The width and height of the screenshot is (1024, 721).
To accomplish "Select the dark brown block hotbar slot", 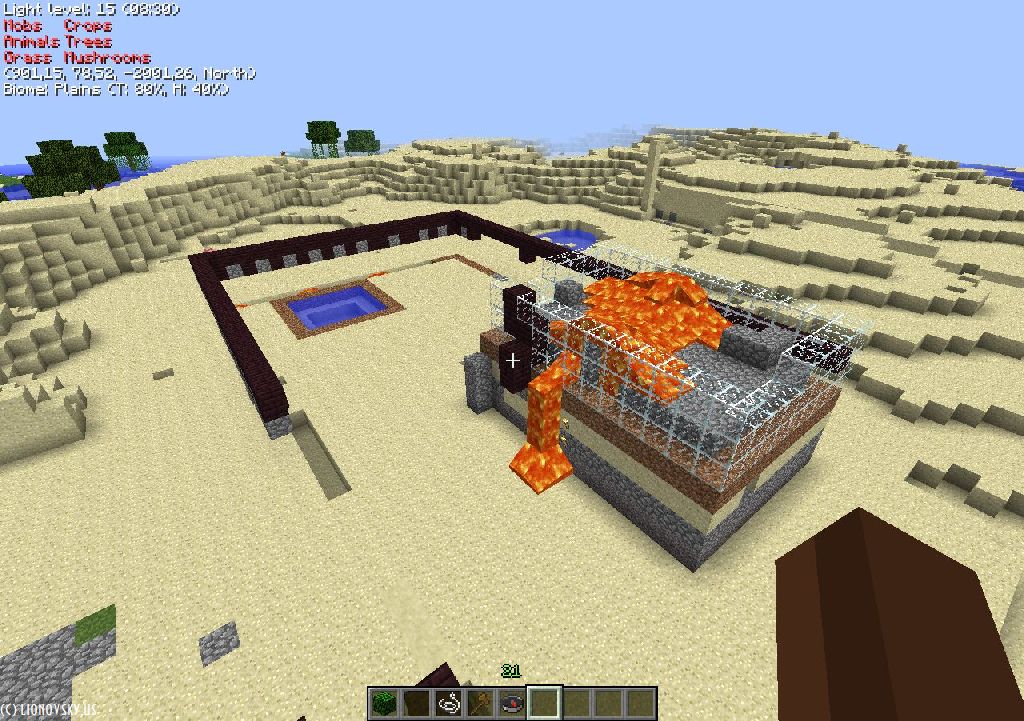I will [416, 703].
